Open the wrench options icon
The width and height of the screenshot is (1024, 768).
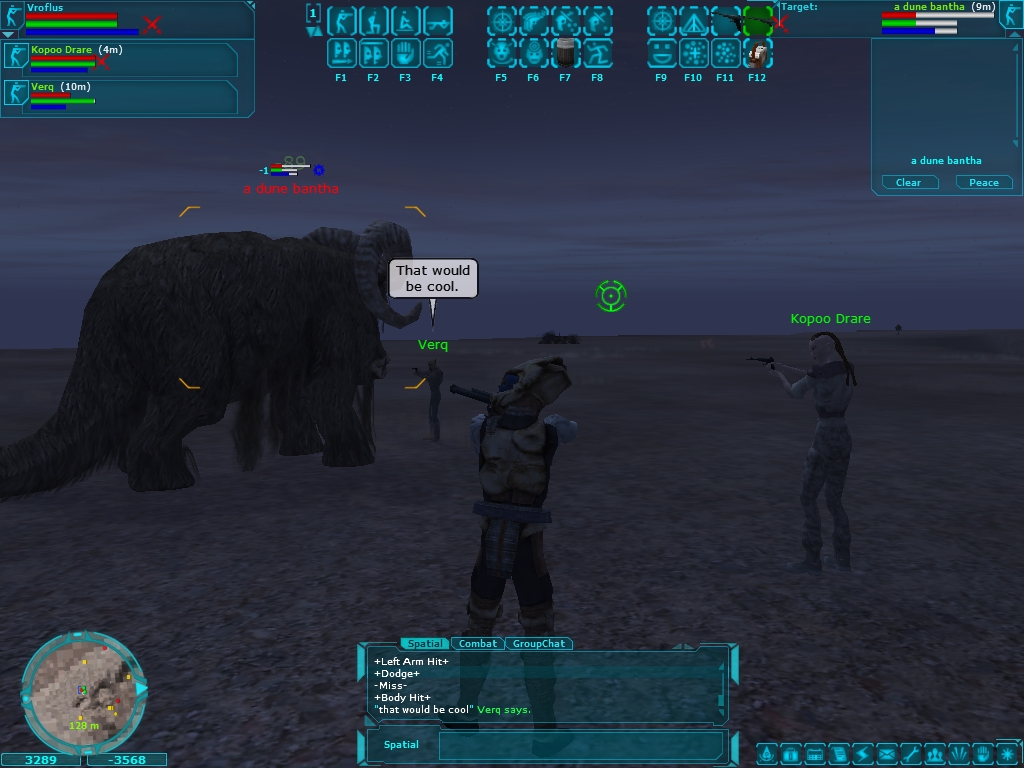(x=910, y=753)
